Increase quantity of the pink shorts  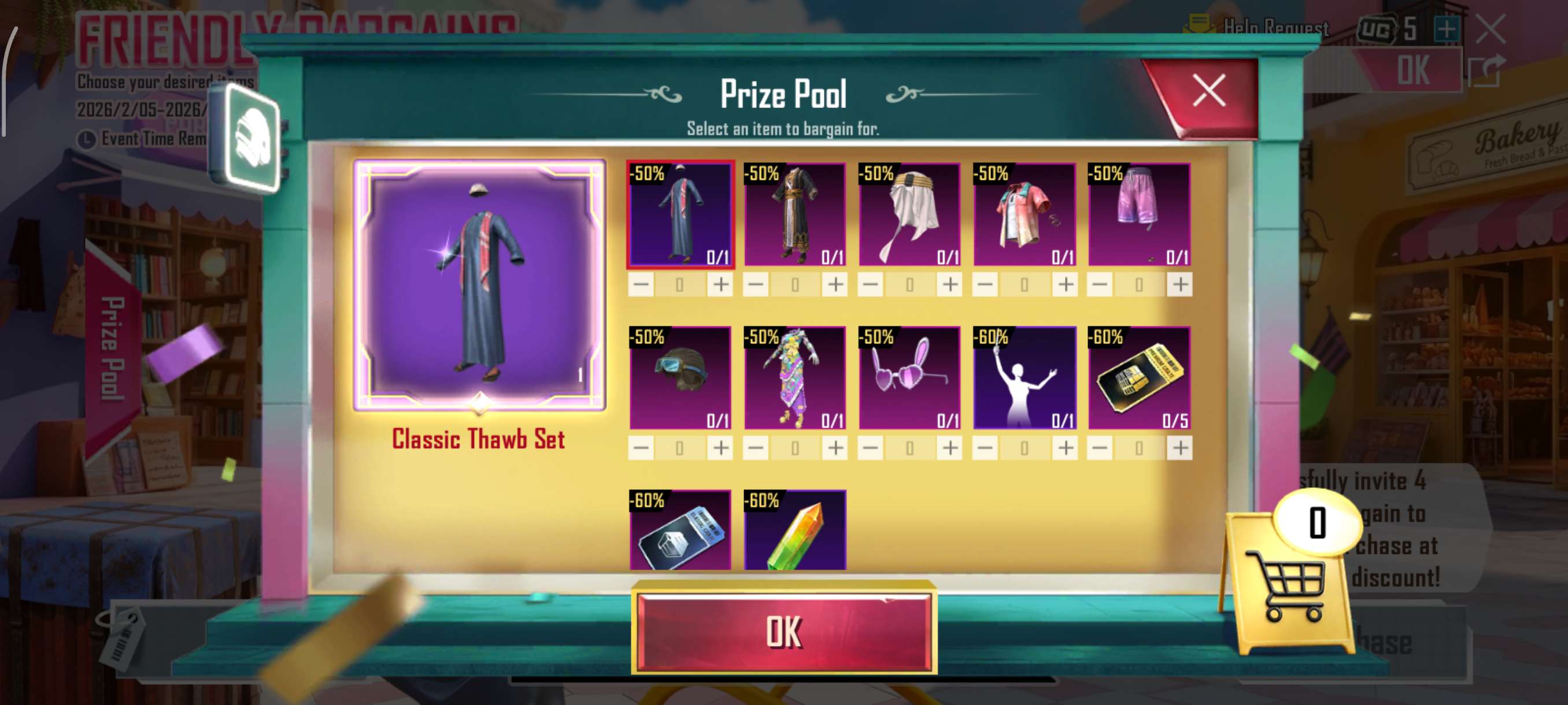1179,284
